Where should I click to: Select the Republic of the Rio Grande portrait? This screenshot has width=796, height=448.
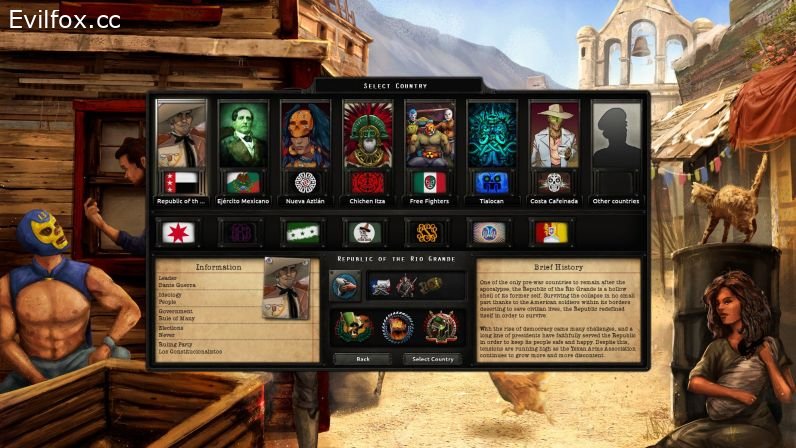(x=182, y=134)
